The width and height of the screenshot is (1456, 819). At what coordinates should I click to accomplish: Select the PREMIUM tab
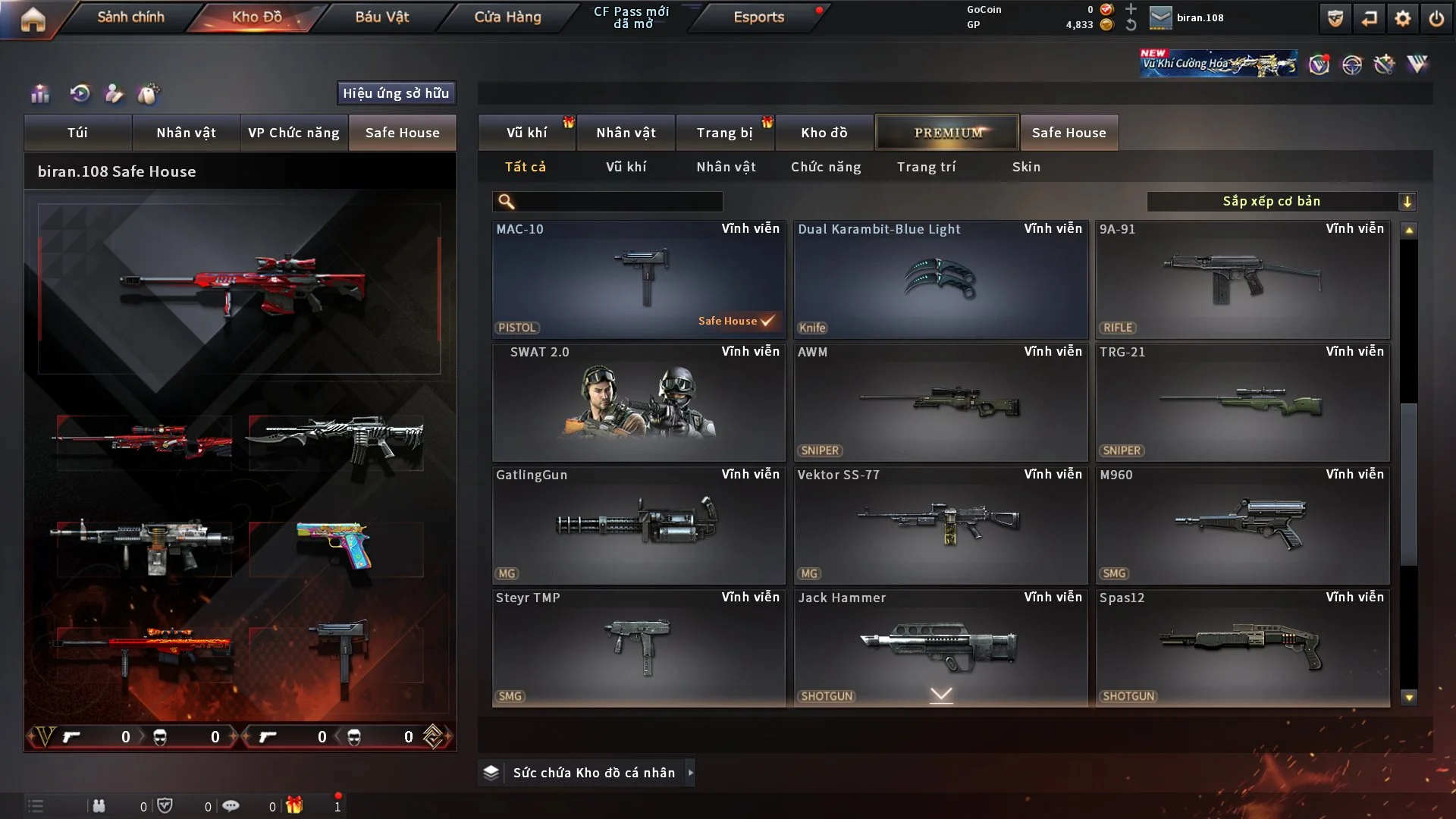coord(947,133)
